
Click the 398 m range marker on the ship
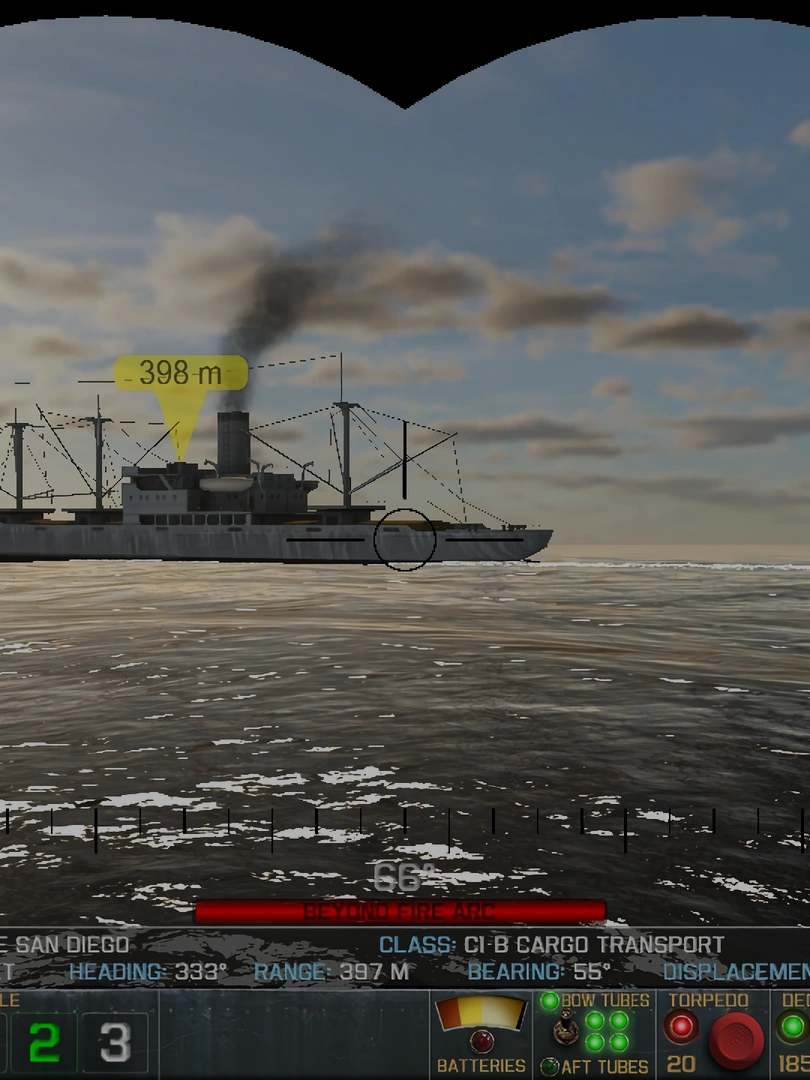(180, 374)
